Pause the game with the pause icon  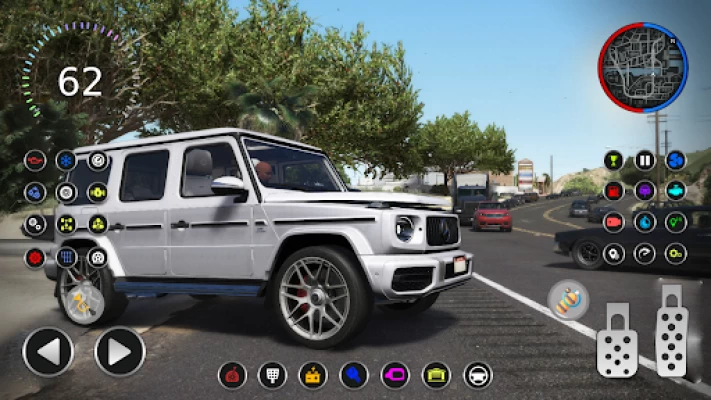[x=645, y=160]
